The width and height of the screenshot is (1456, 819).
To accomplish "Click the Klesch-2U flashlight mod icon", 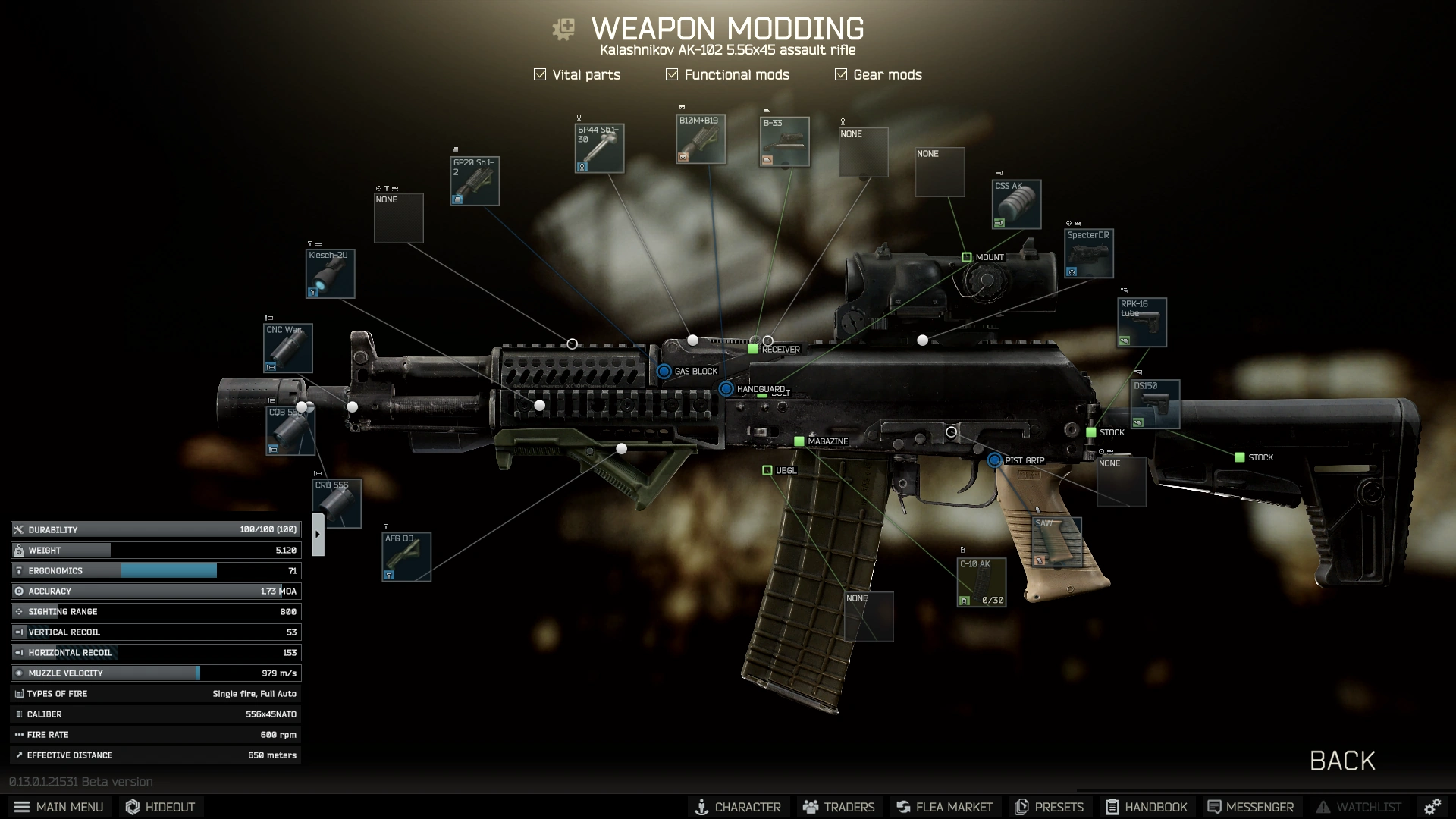I will (330, 274).
